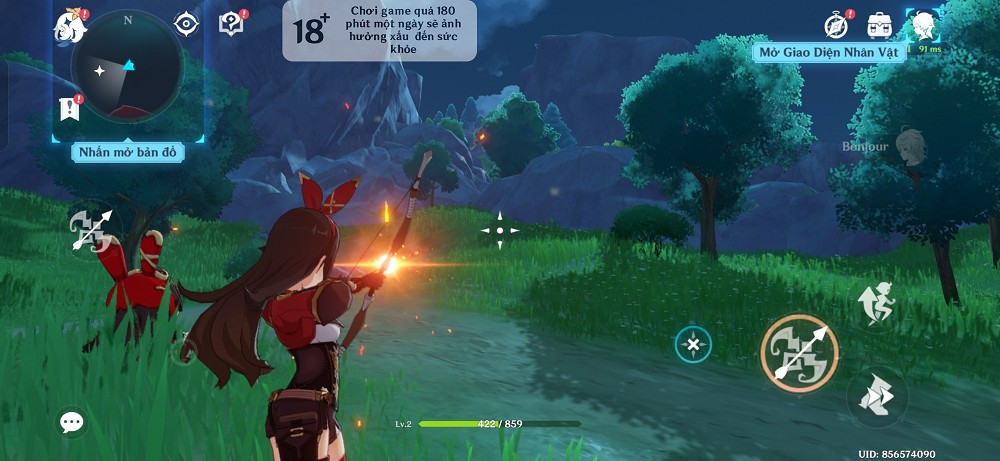1000x461 pixels.
Task: Tap the "Nhấn mở bản đồ" map label
Action: (127, 152)
